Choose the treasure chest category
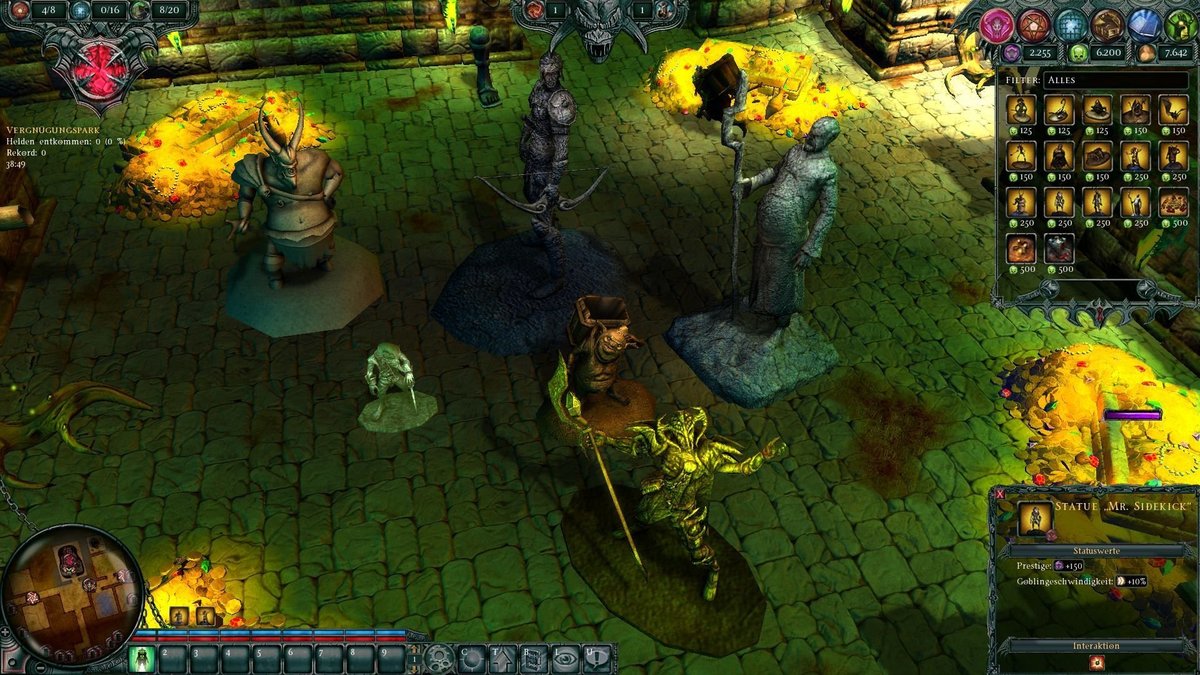Viewport: 1200px width, 675px height. click(x=1107, y=26)
